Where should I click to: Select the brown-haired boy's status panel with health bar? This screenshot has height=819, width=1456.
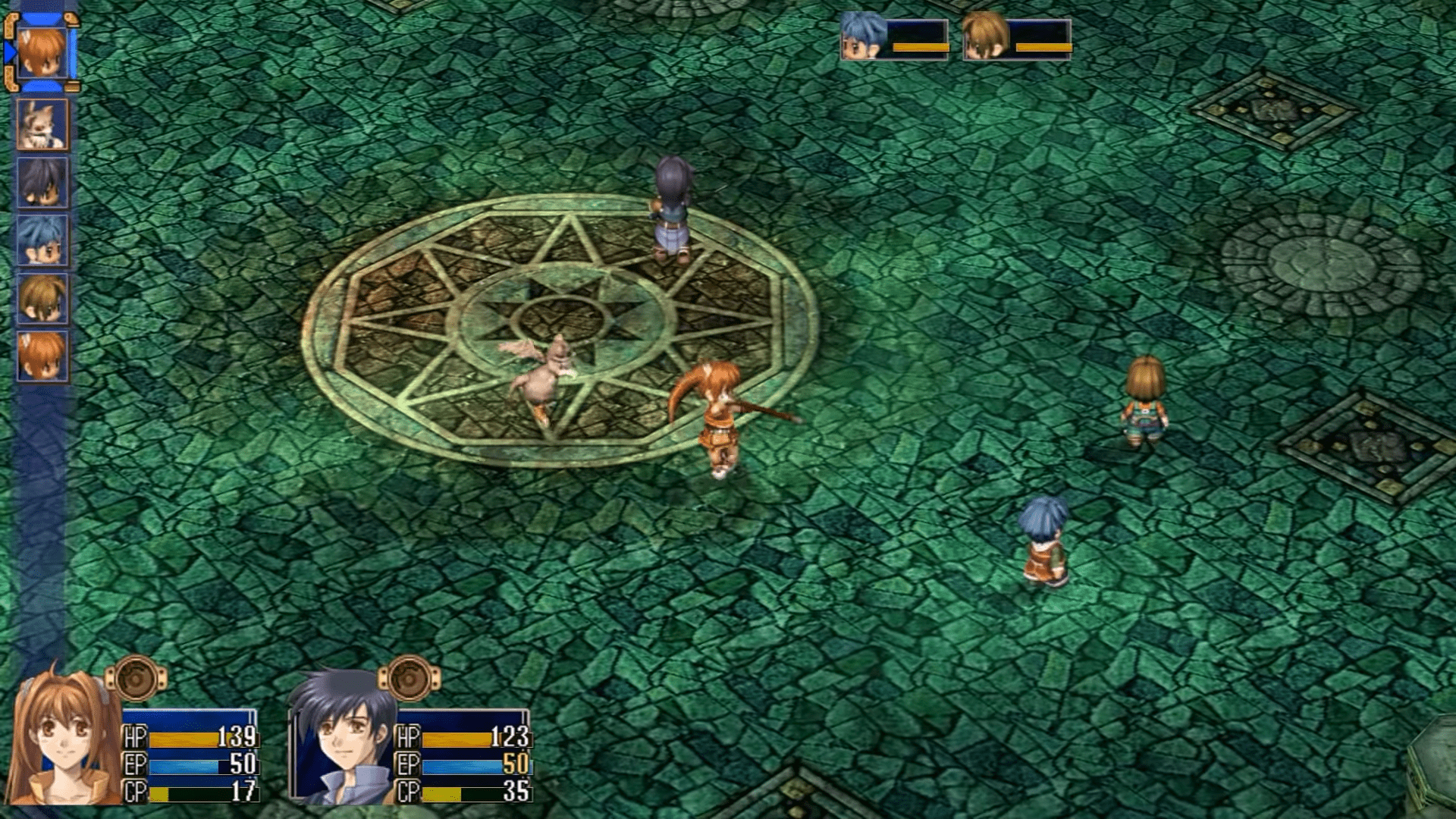click(x=1017, y=37)
